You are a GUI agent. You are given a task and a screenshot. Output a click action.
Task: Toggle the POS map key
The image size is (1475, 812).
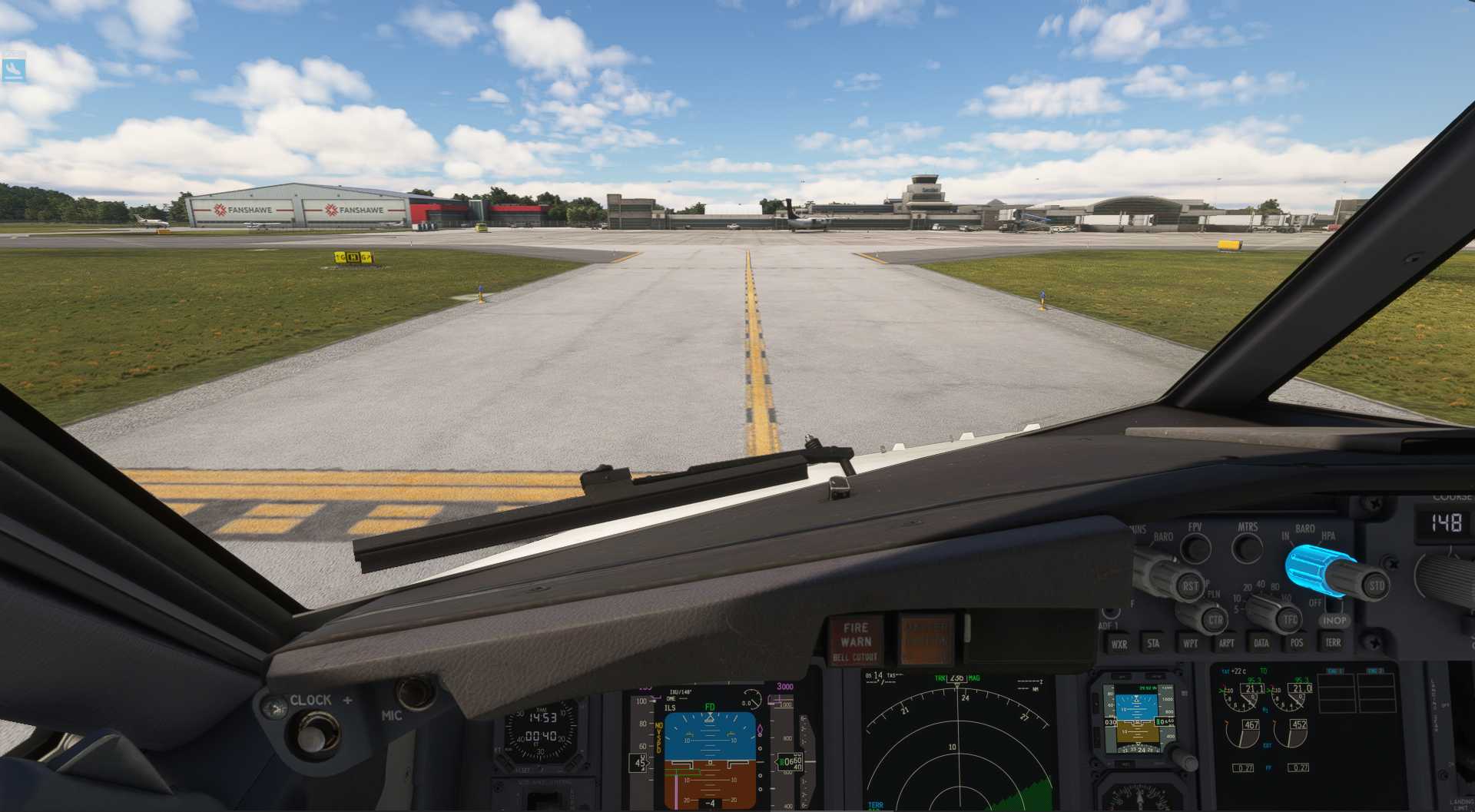click(x=1297, y=643)
